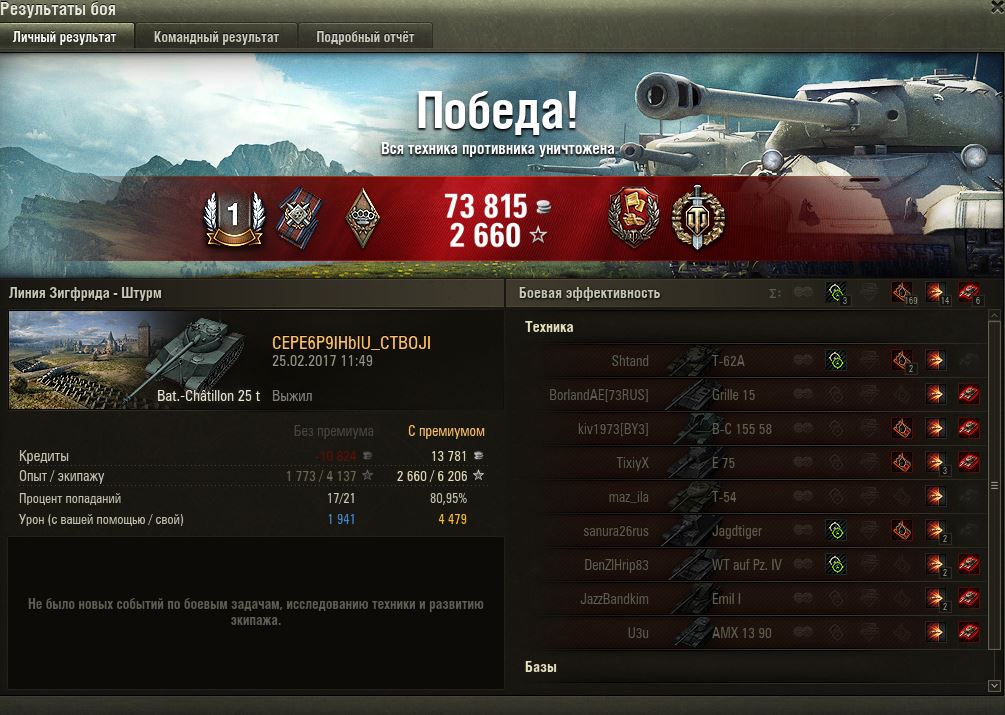Inspect the diamond-shaped brass knuckles medal

pos(364,217)
